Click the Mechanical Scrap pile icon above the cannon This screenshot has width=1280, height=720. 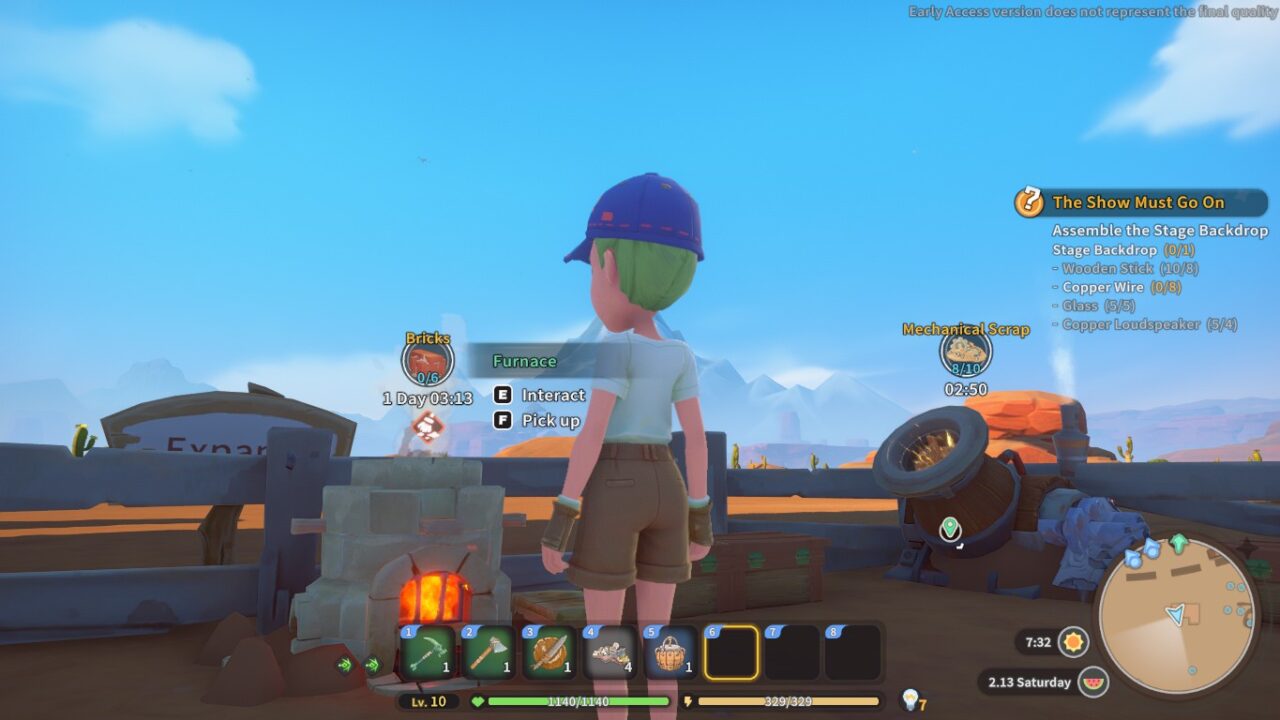pyautogui.click(x=963, y=354)
